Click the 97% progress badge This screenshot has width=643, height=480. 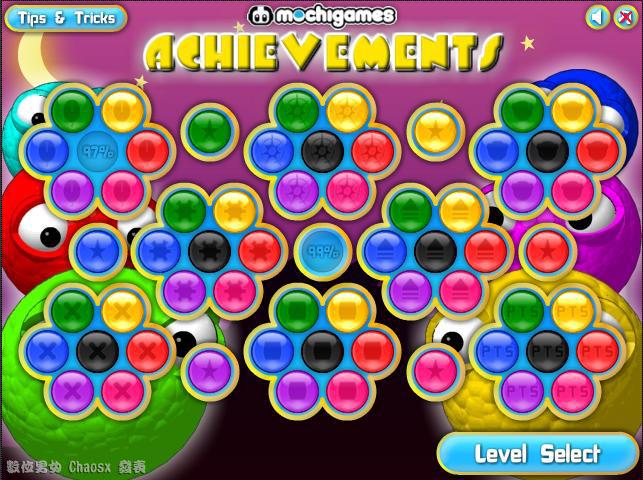coord(95,152)
